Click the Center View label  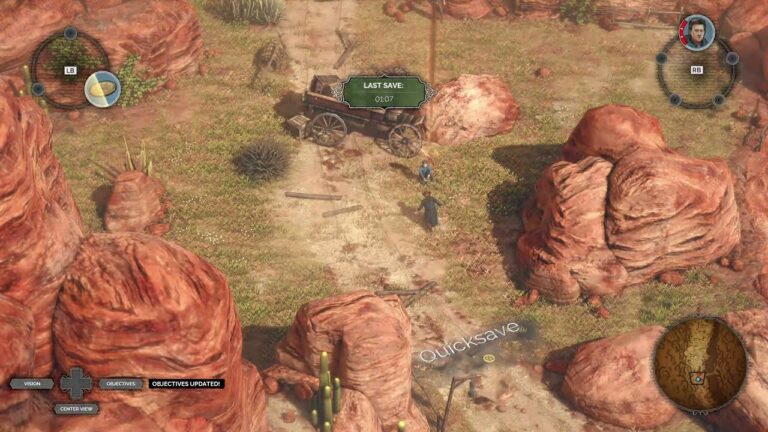[x=76, y=408]
